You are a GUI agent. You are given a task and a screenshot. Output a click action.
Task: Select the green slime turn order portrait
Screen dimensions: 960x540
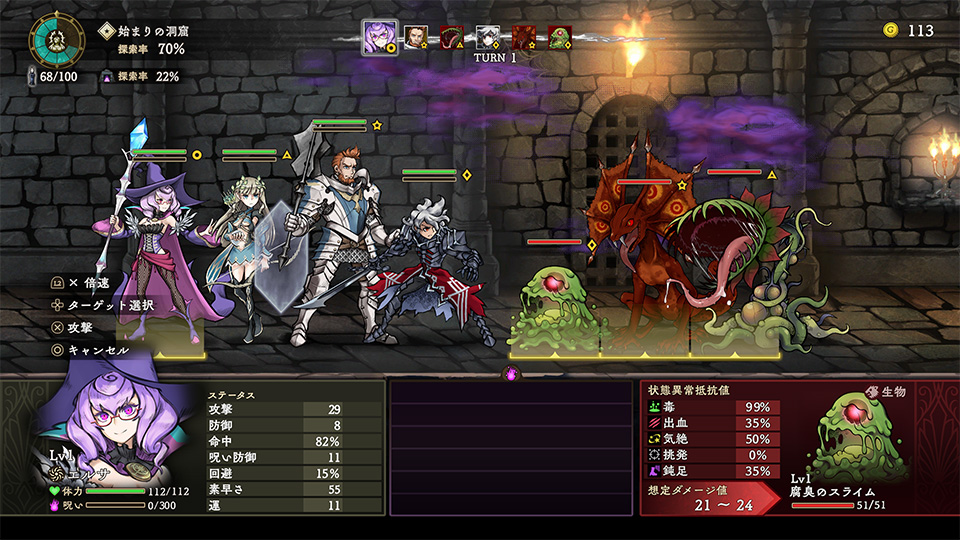click(x=560, y=38)
